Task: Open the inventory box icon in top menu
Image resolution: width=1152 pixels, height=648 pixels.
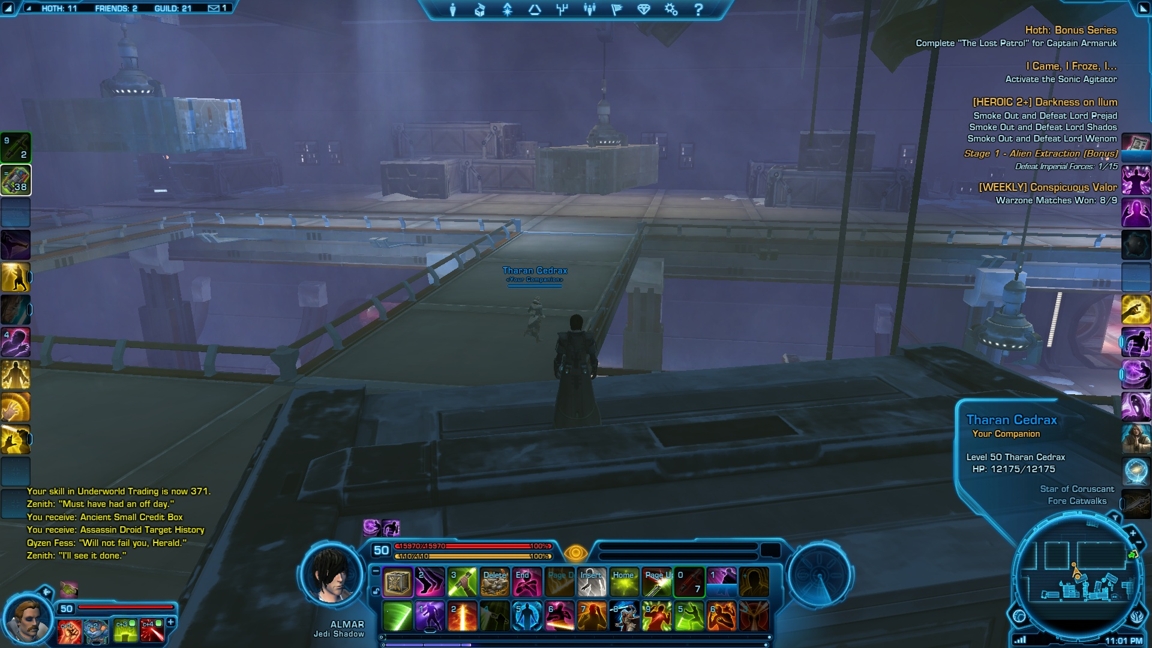Action: tap(480, 10)
